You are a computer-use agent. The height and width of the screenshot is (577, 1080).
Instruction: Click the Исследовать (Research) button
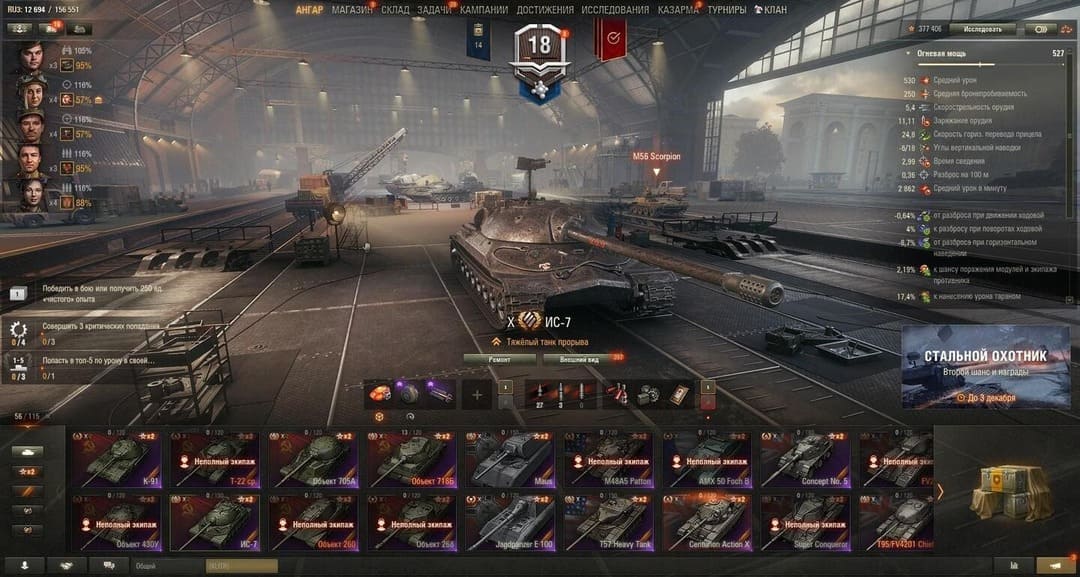pyautogui.click(x=982, y=29)
